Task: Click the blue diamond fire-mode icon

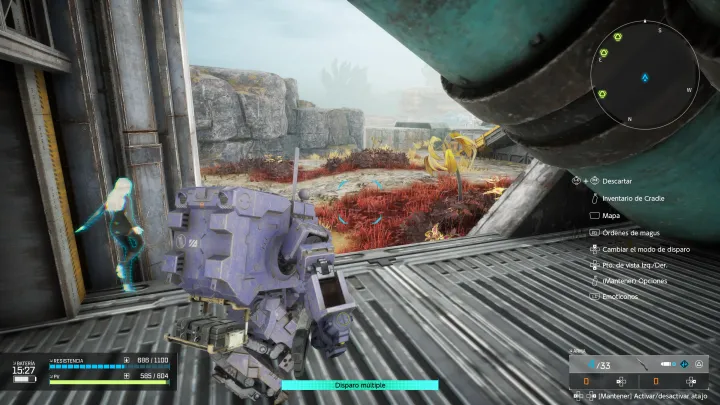Action: click(684, 366)
